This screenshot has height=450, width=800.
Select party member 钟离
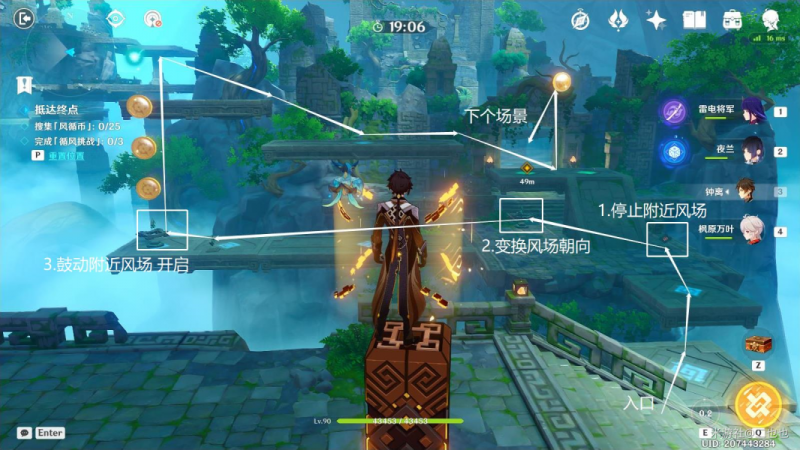(750, 188)
